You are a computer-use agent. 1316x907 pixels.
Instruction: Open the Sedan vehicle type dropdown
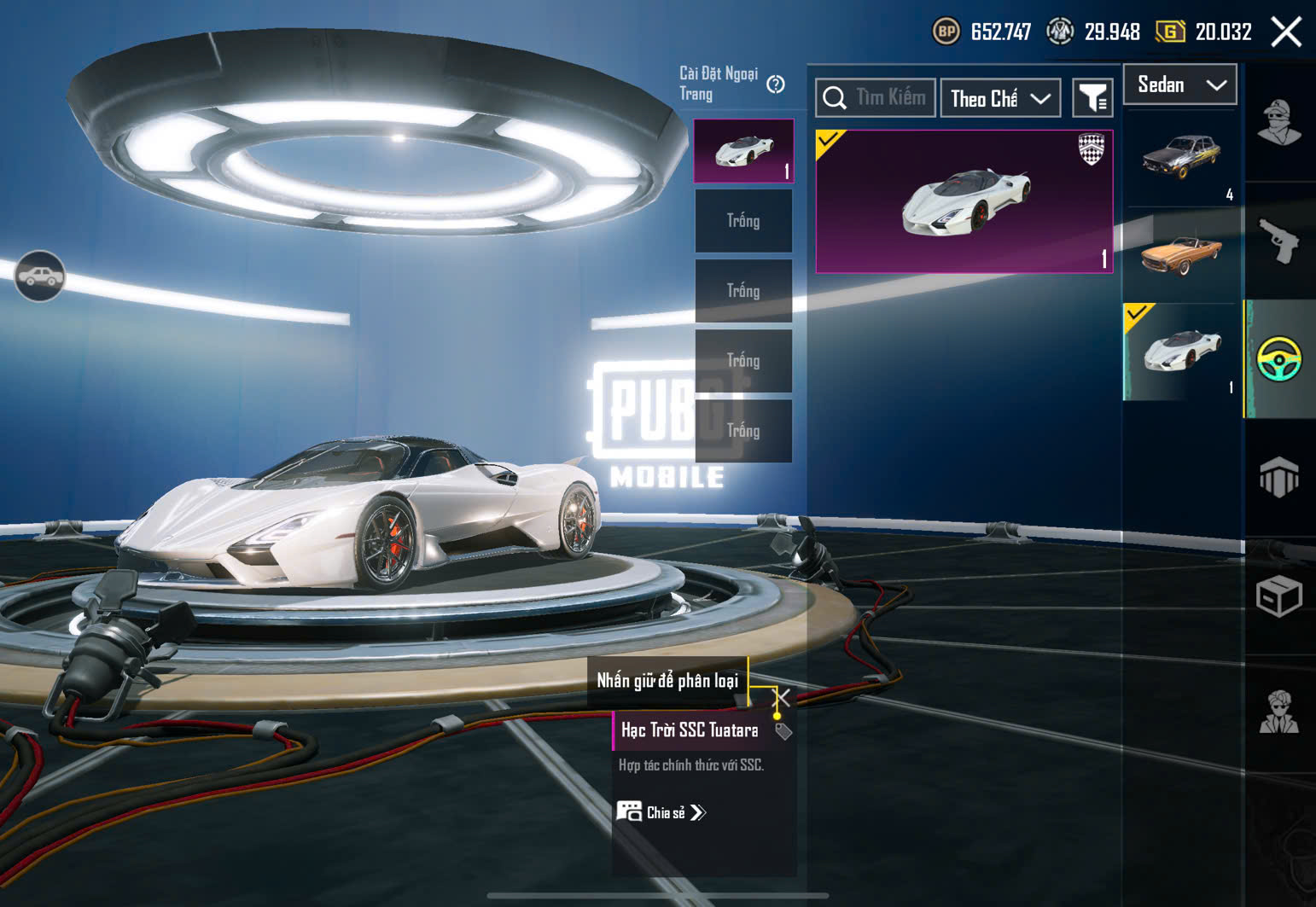(1180, 84)
